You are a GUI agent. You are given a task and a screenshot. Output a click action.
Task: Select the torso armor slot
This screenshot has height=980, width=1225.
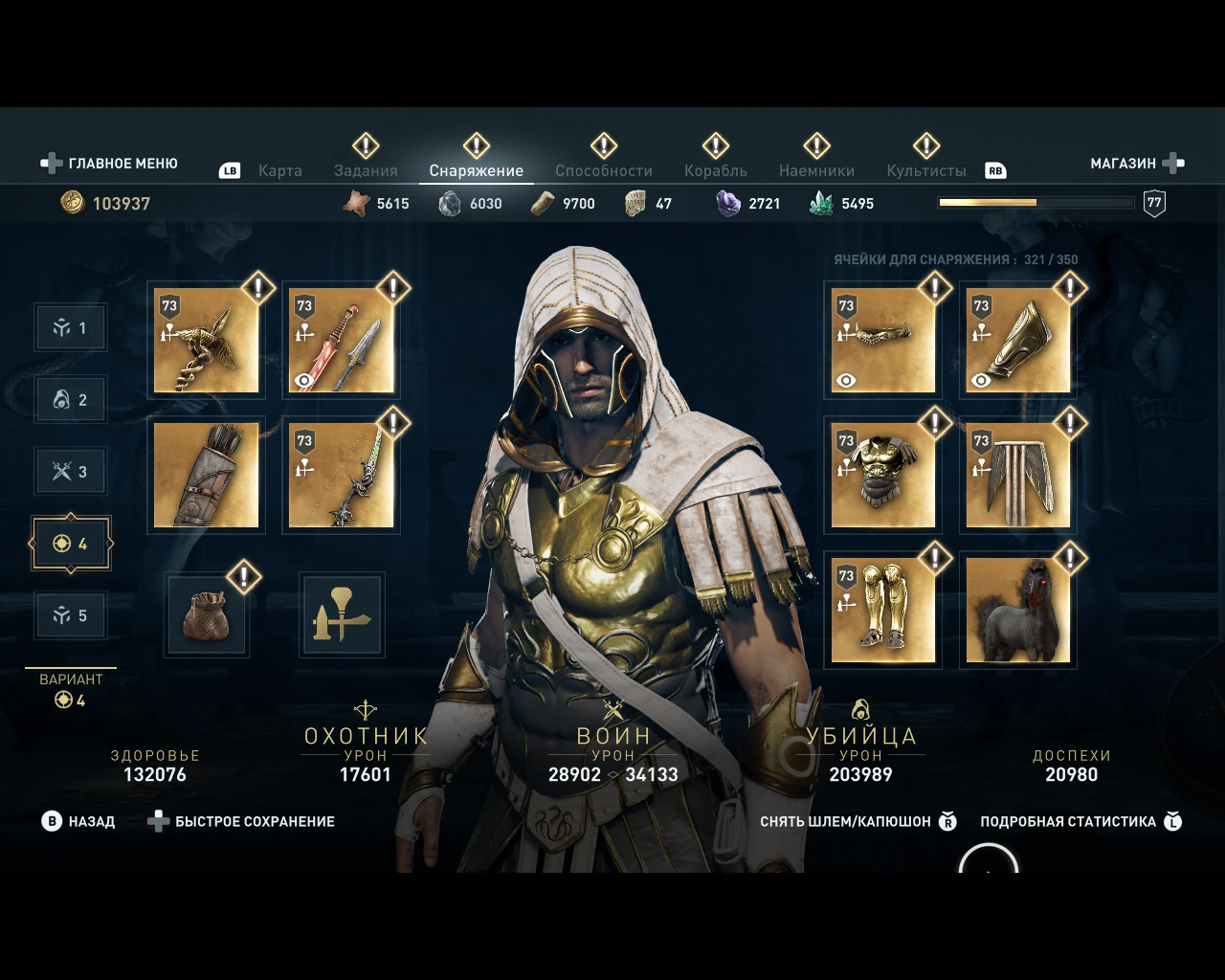(881, 474)
